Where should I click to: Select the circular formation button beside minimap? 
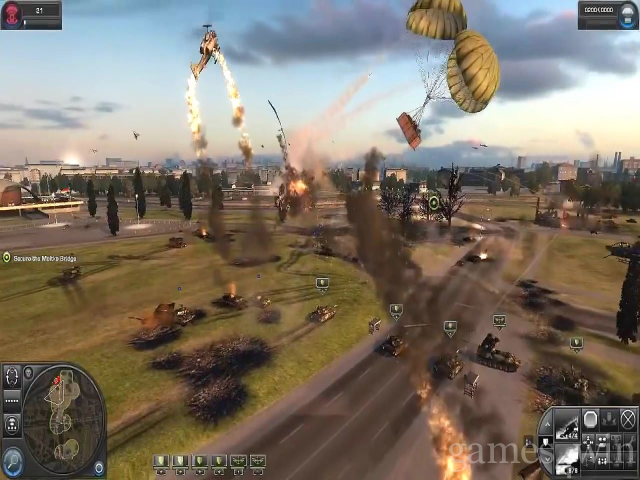tap(12, 377)
